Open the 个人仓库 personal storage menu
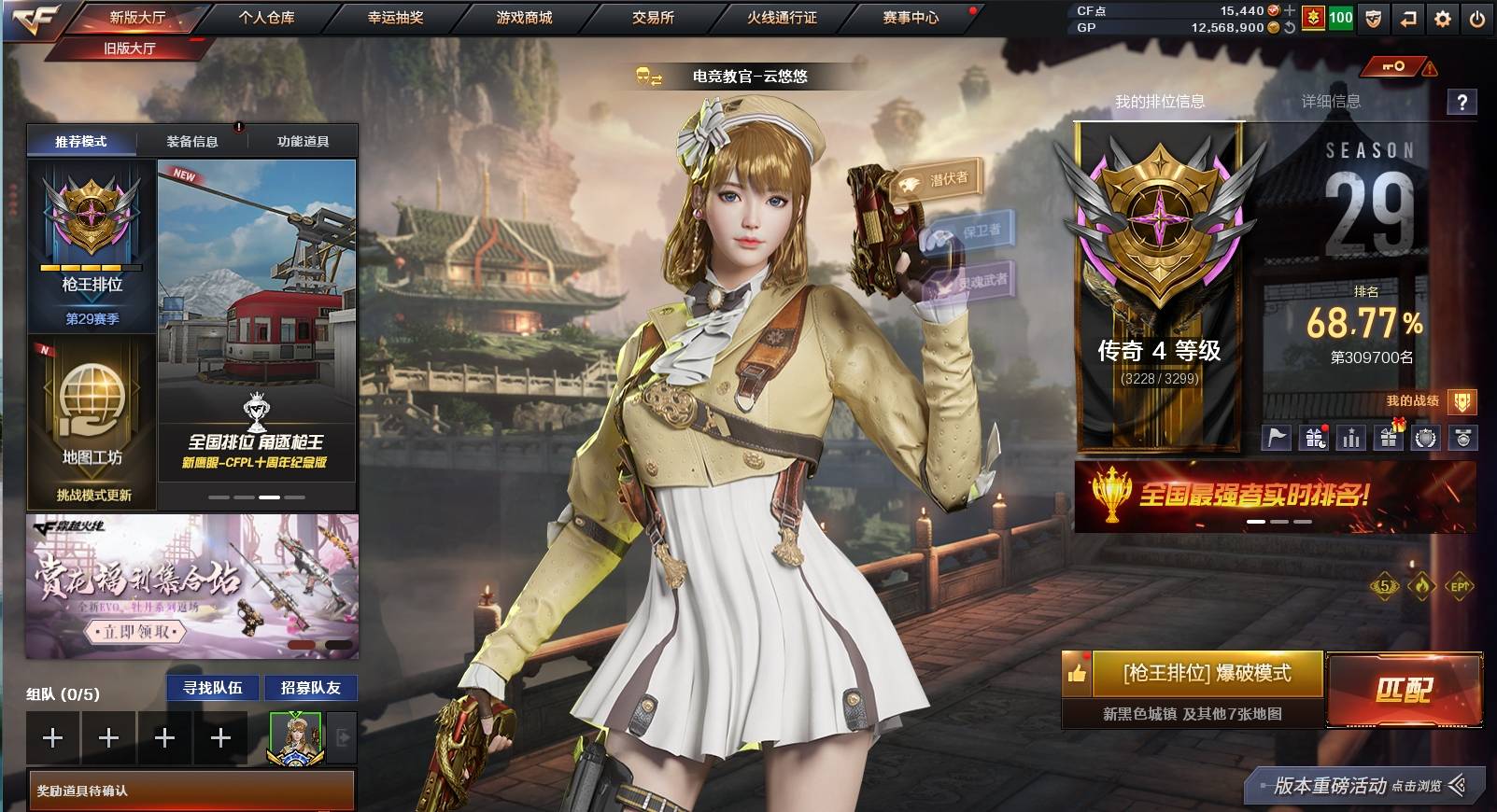 pyautogui.click(x=266, y=17)
